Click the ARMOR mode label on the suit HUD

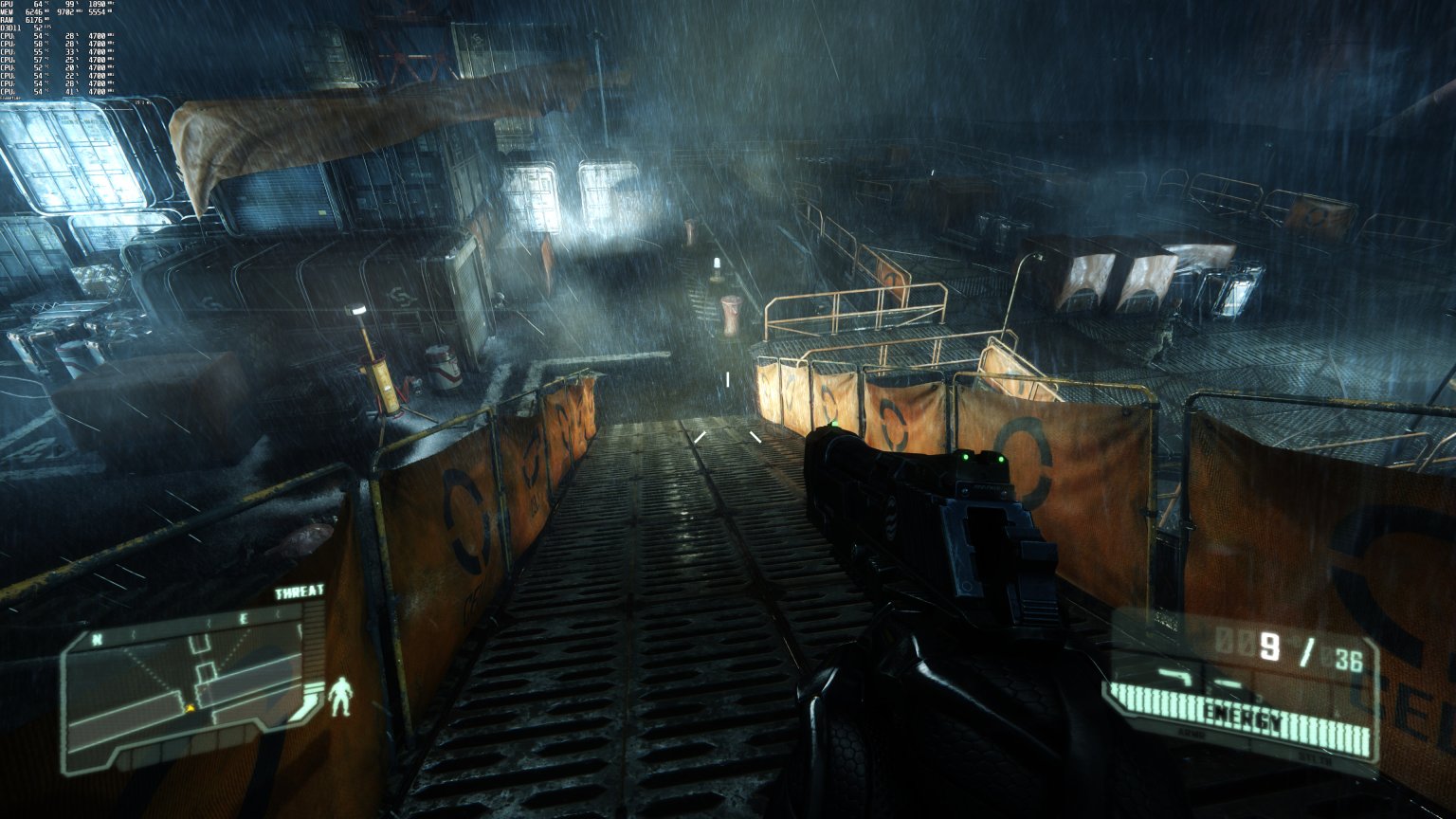[x=1192, y=734]
